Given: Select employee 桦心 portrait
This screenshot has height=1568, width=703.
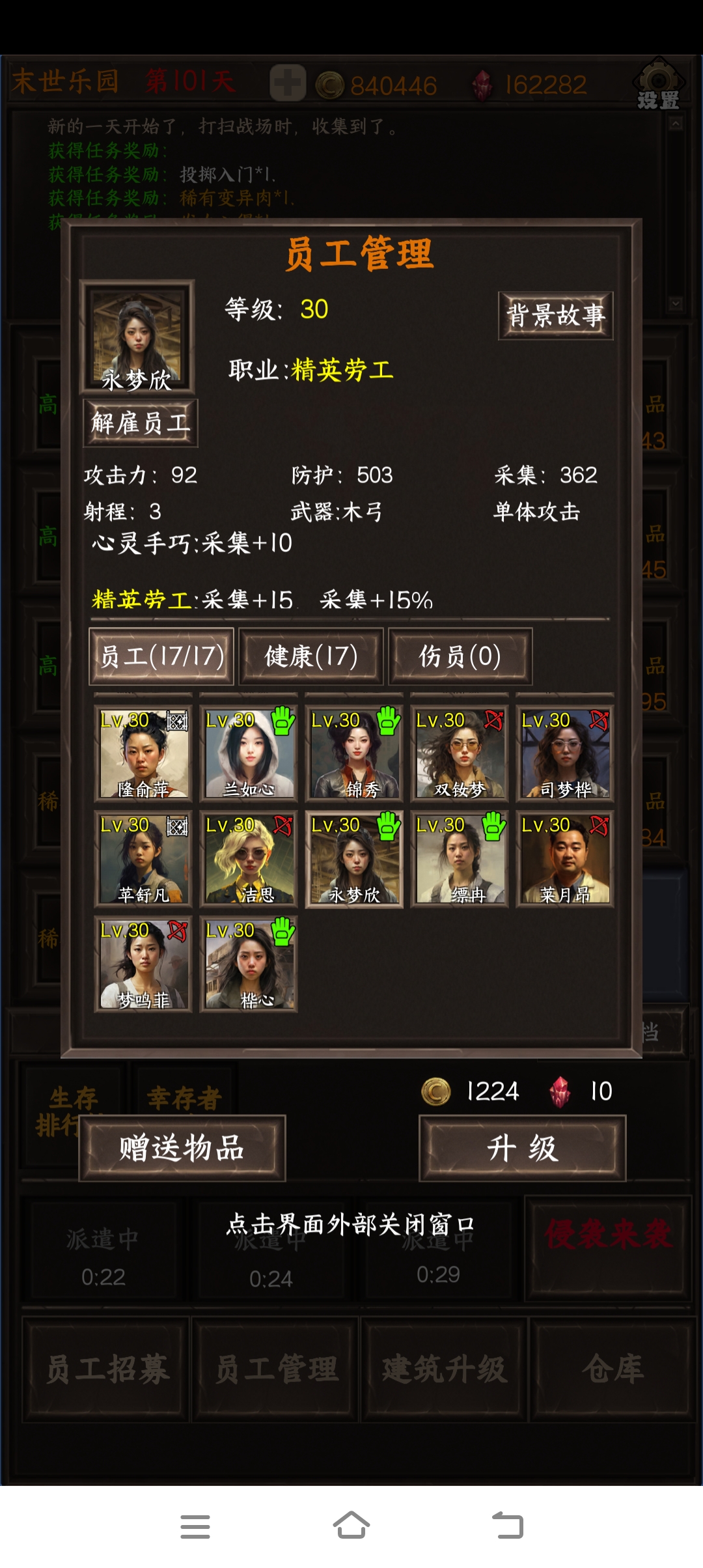Looking at the screenshot, I should pyautogui.click(x=249, y=965).
